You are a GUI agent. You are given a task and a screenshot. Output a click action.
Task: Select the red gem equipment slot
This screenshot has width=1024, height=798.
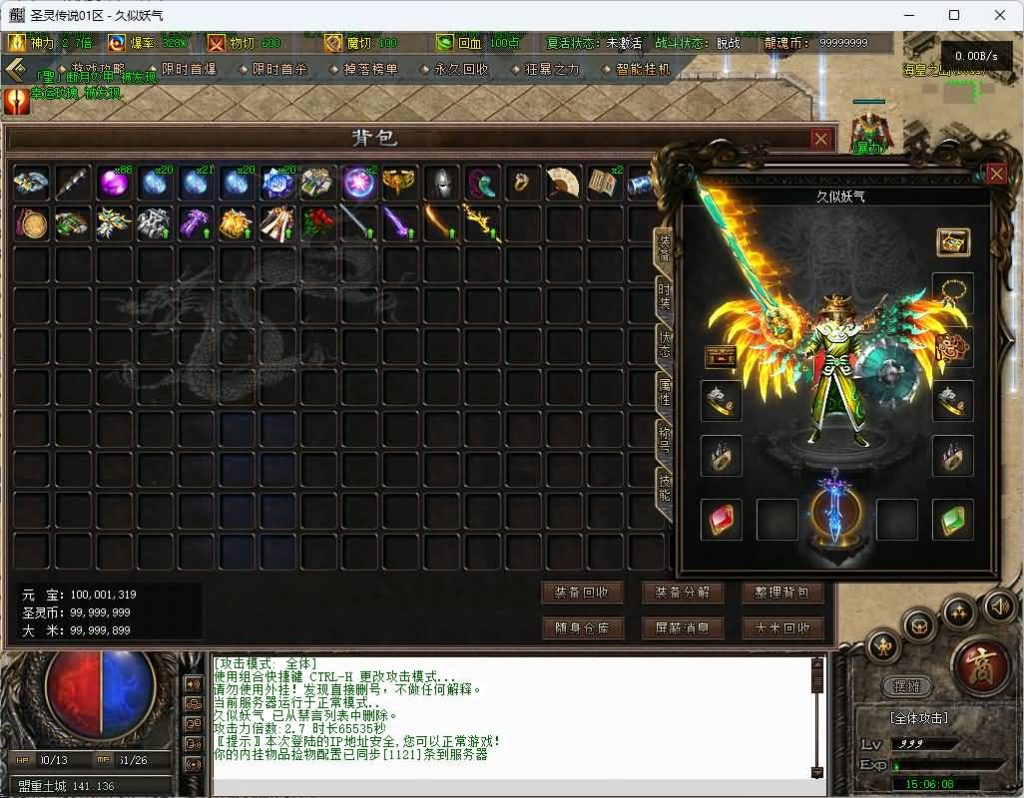721,520
